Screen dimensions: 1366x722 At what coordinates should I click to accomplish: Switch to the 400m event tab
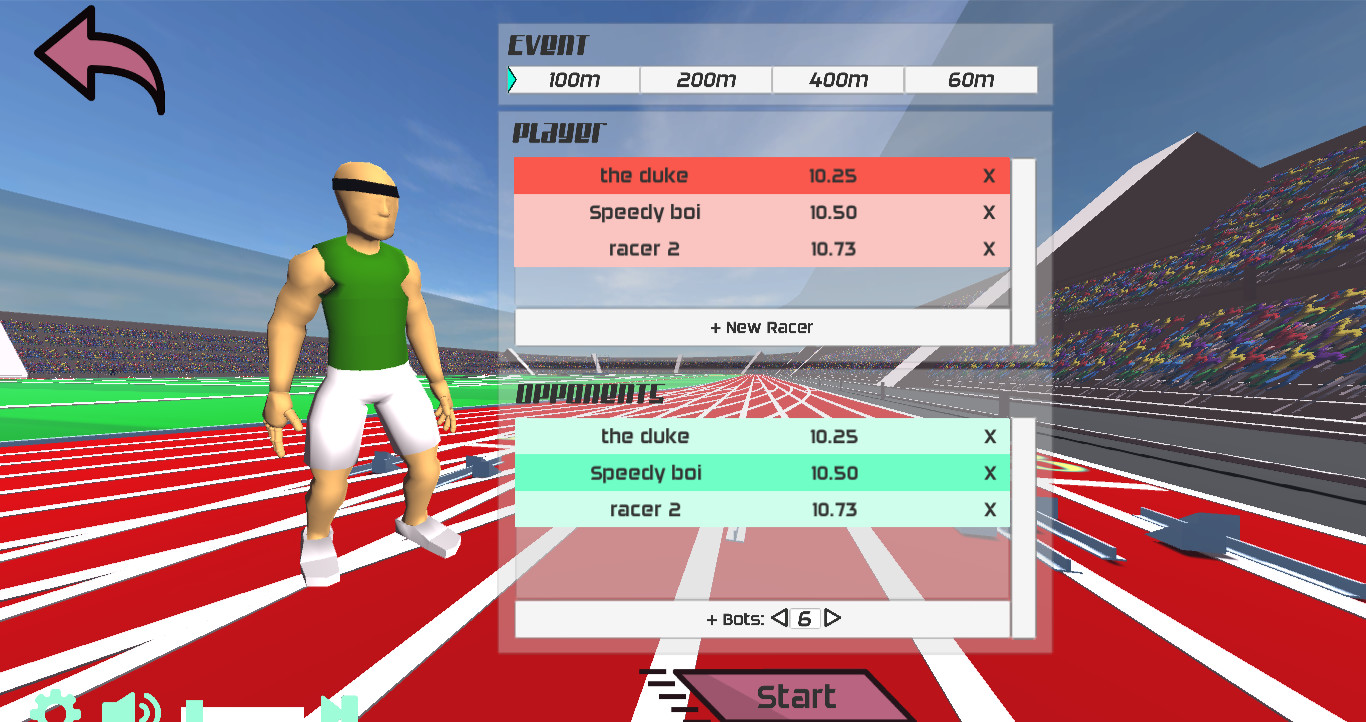click(x=838, y=79)
